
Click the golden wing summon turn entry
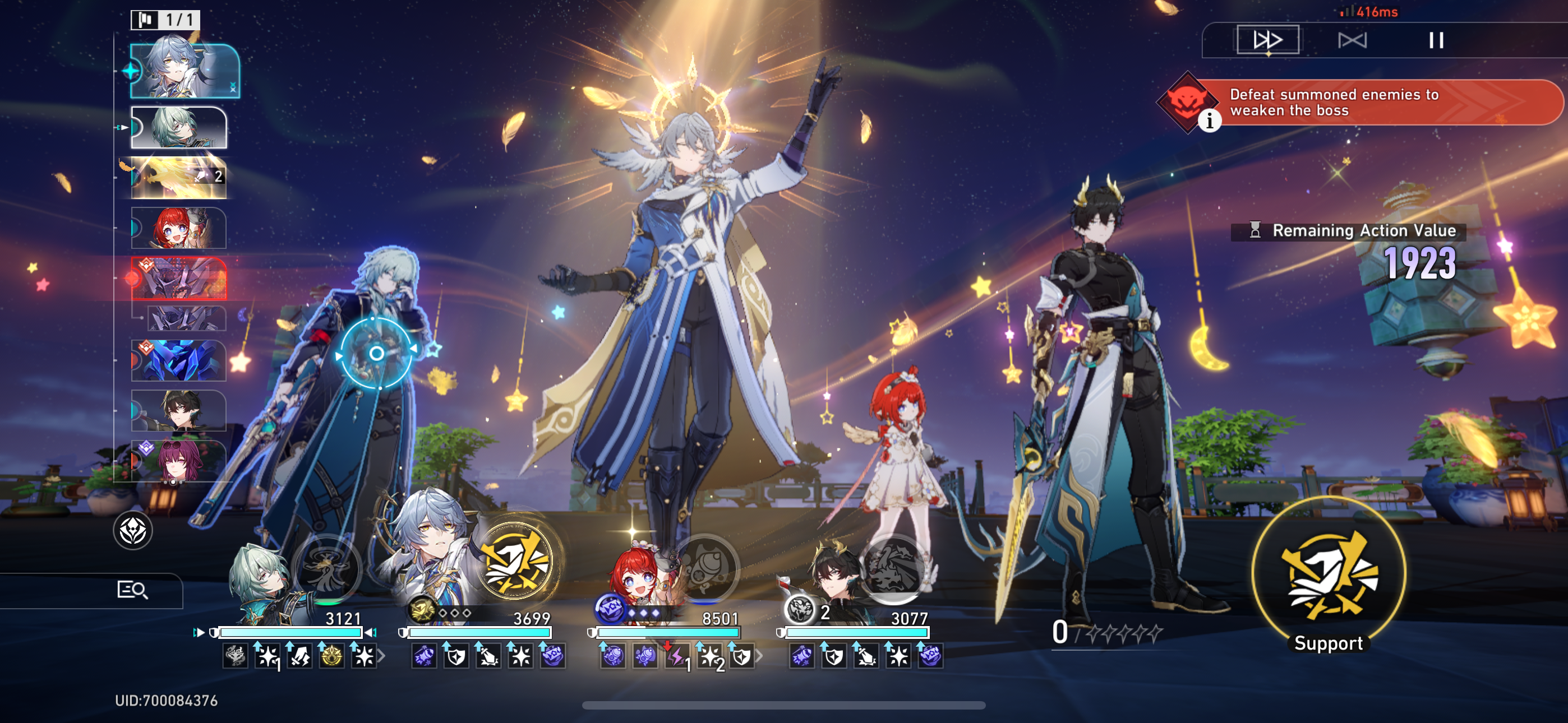point(179,178)
